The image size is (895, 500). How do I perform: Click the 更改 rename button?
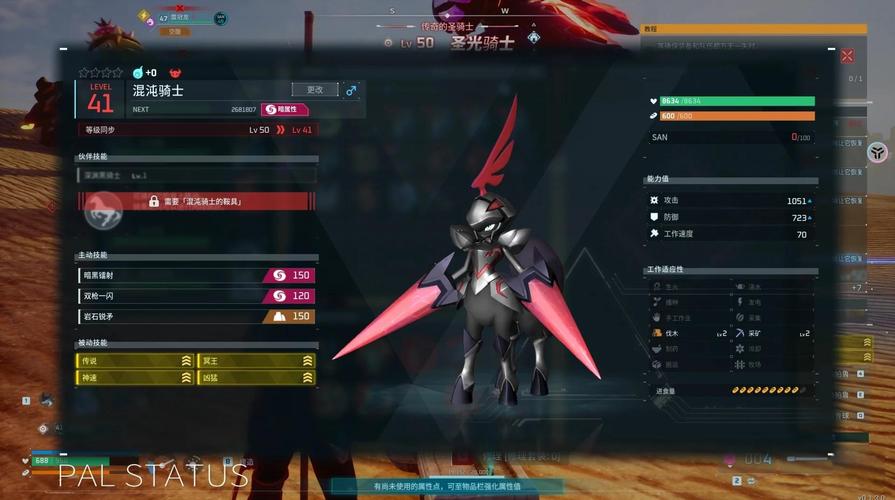[314, 90]
